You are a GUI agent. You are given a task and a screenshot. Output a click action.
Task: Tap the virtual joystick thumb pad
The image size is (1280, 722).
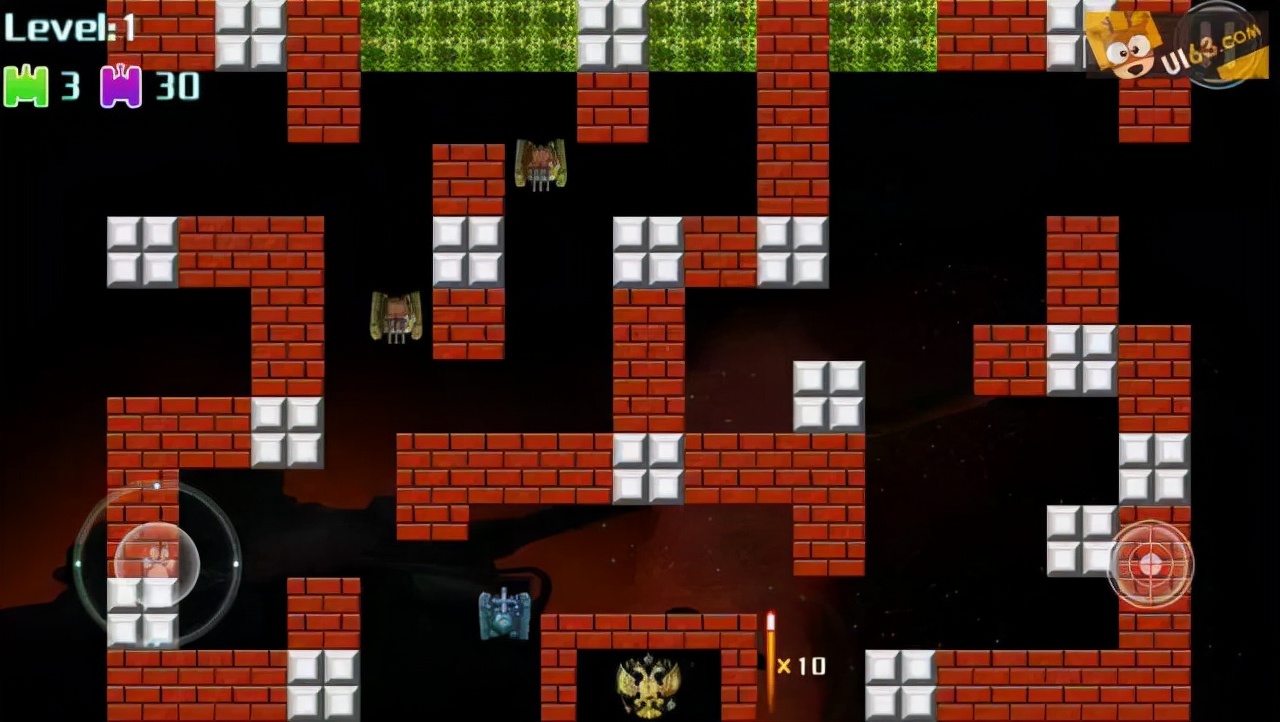click(157, 563)
